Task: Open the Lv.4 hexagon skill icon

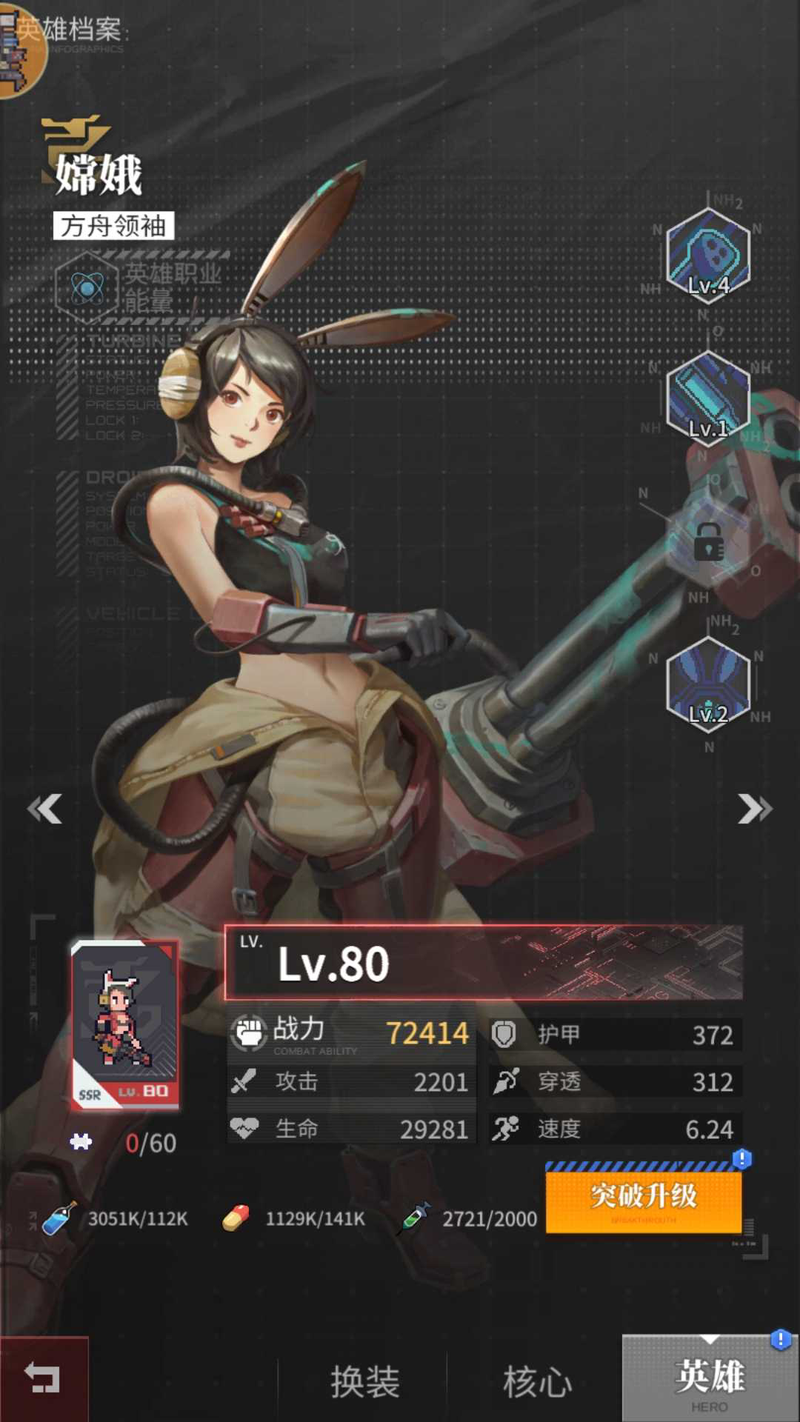Action: tap(708, 254)
